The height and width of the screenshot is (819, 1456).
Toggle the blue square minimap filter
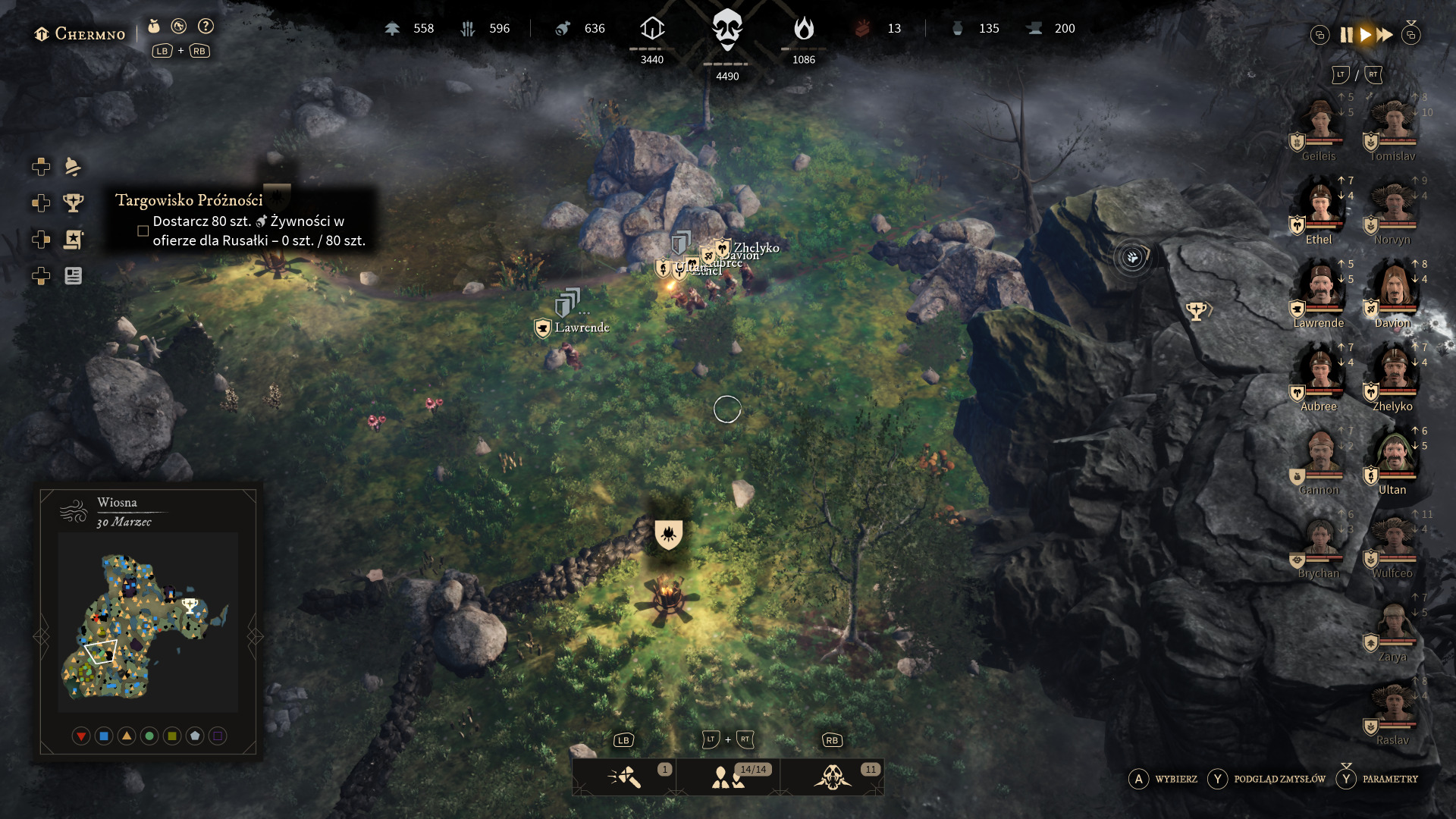pyautogui.click(x=104, y=736)
